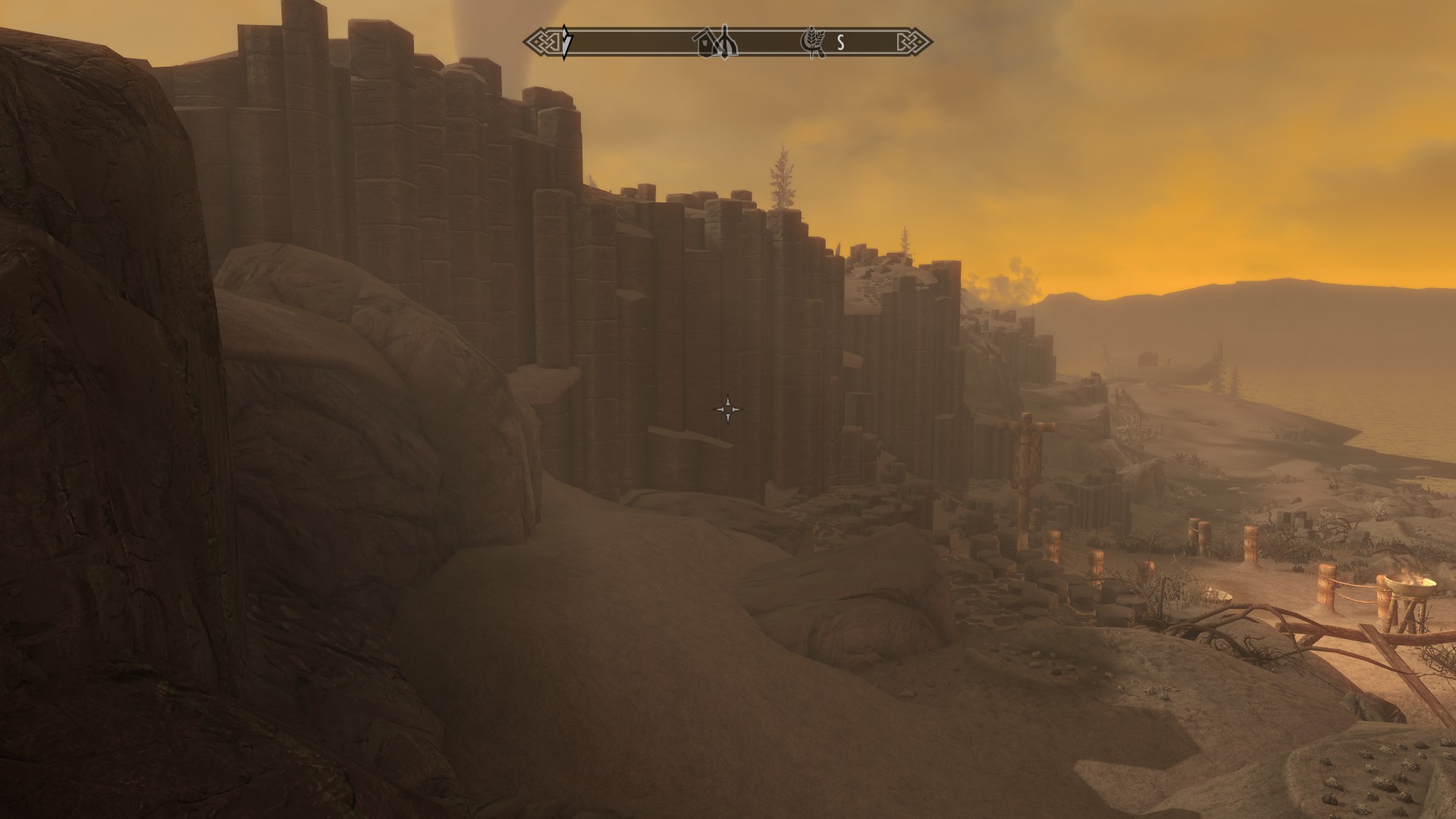This screenshot has width=1456, height=819.
Task: Click the white arrow marker at compass edge
Action: pos(566,42)
